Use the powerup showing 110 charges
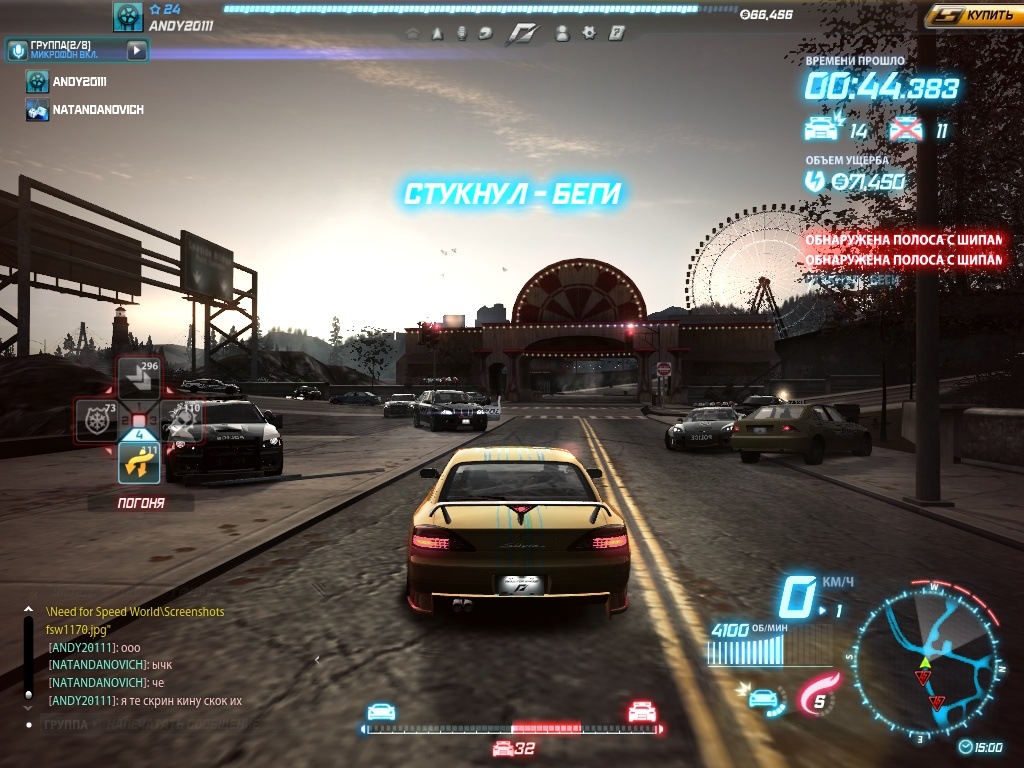Screen dimensions: 1024x768 point(182,421)
